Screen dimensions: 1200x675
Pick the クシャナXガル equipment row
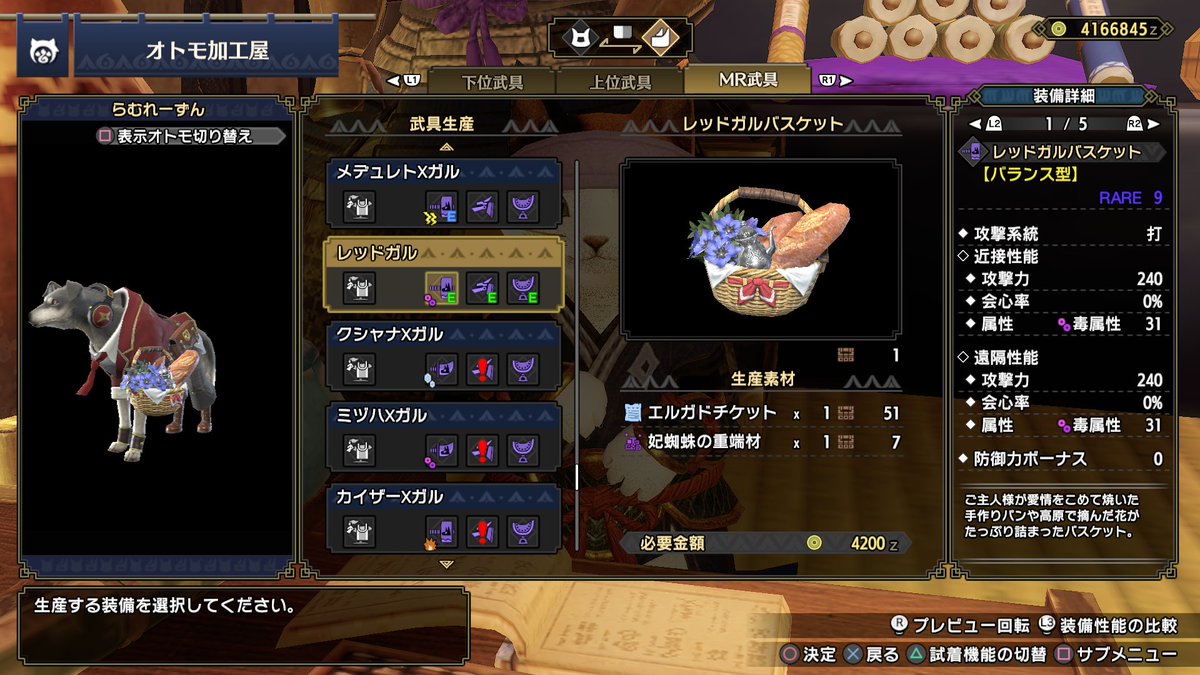[446, 355]
